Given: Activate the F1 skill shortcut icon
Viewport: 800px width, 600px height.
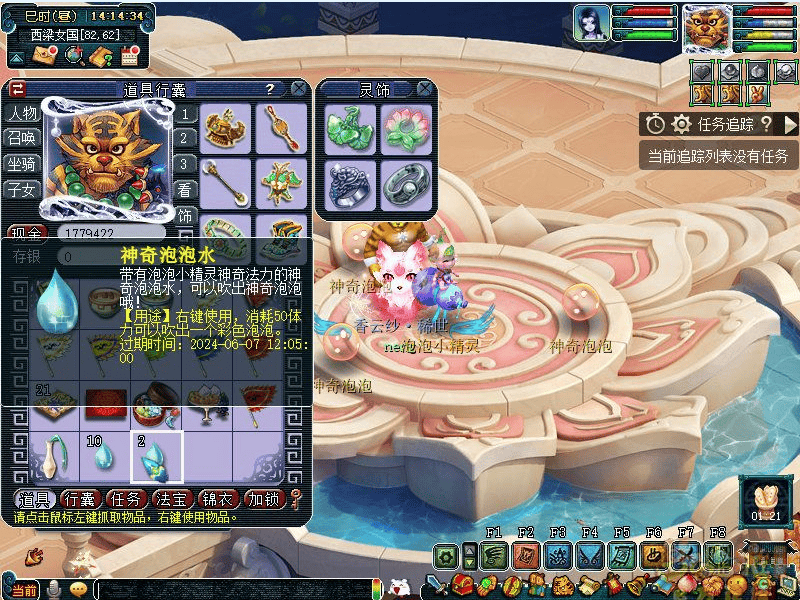Looking at the screenshot, I should click(493, 556).
